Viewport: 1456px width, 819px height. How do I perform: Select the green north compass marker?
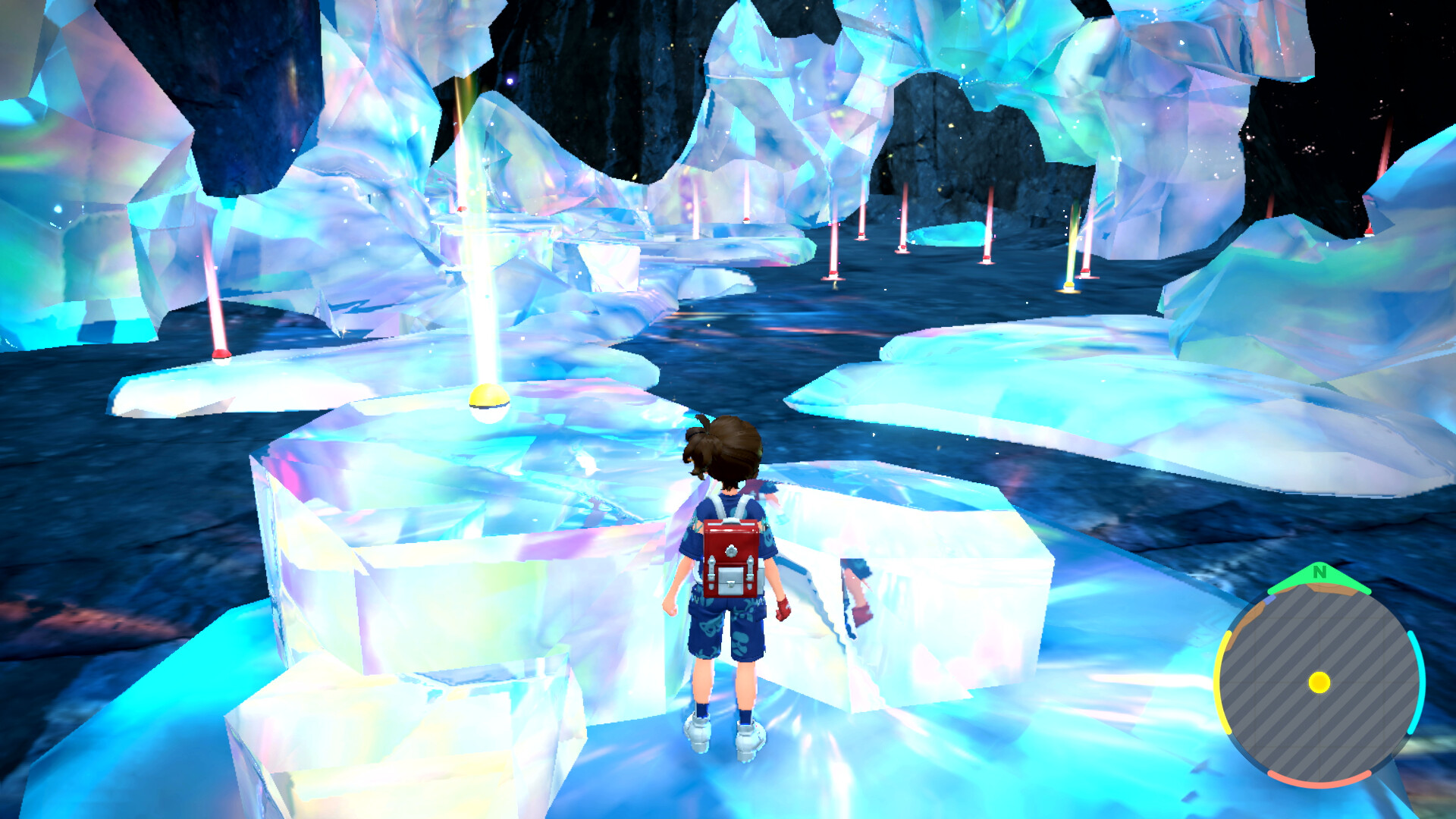point(1319,576)
